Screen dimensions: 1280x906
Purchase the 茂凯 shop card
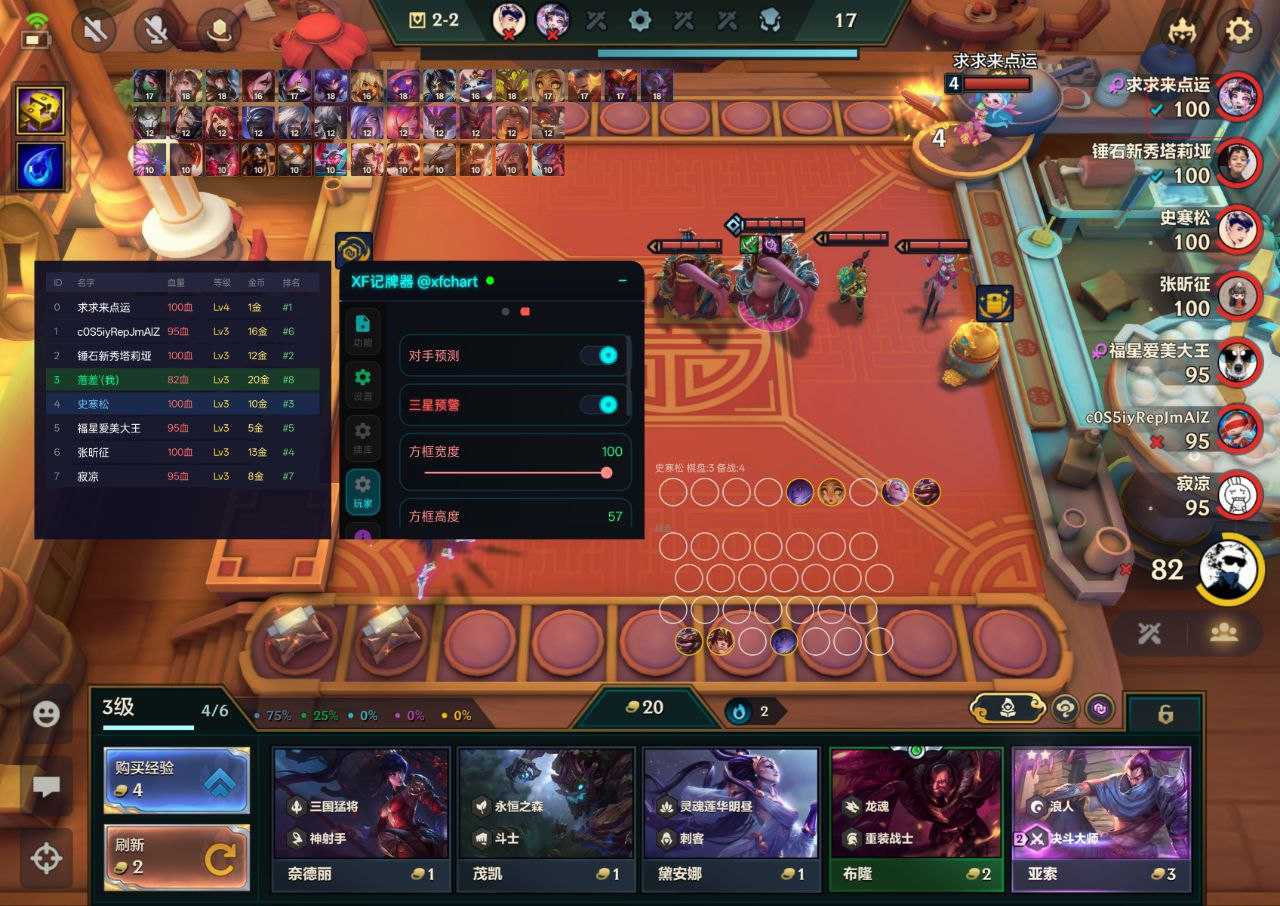coord(546,818)
